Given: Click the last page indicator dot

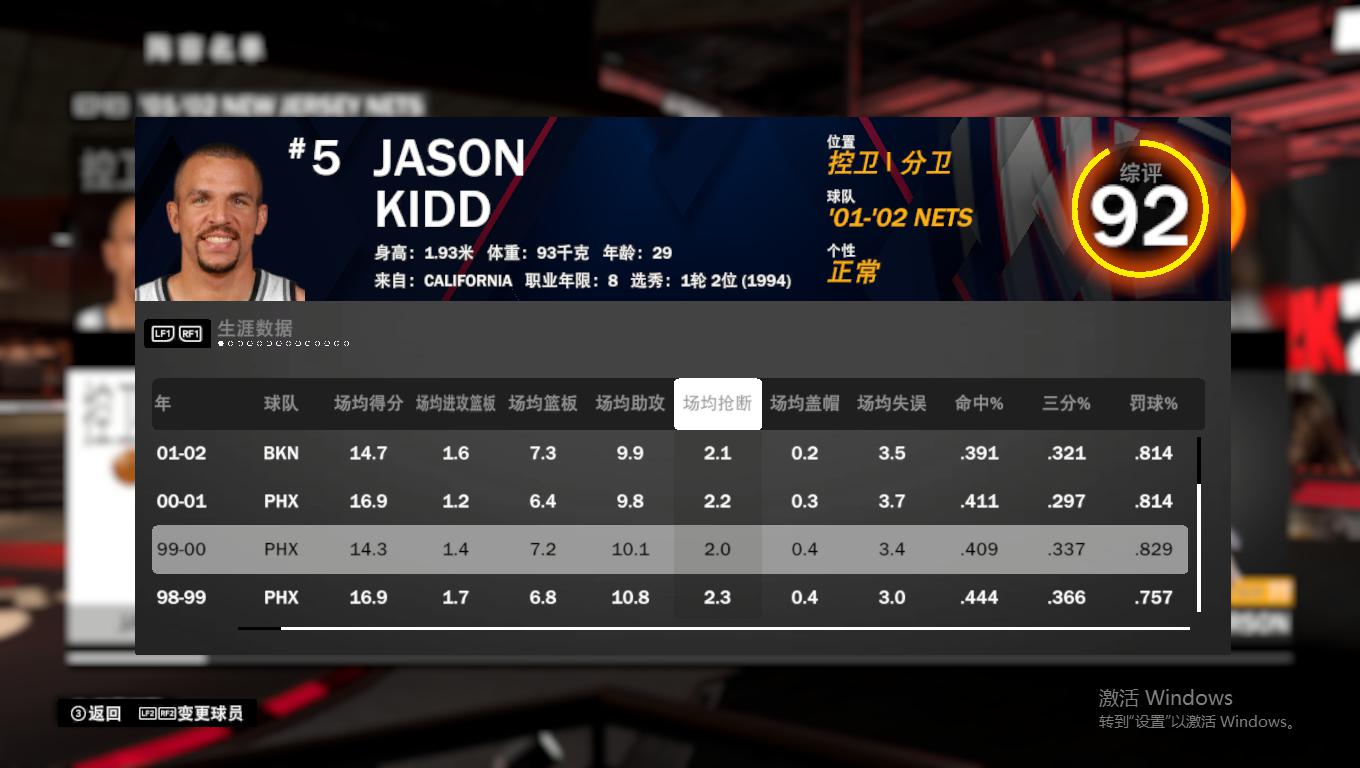Looking at the screenshot, I should pos(346,344).
